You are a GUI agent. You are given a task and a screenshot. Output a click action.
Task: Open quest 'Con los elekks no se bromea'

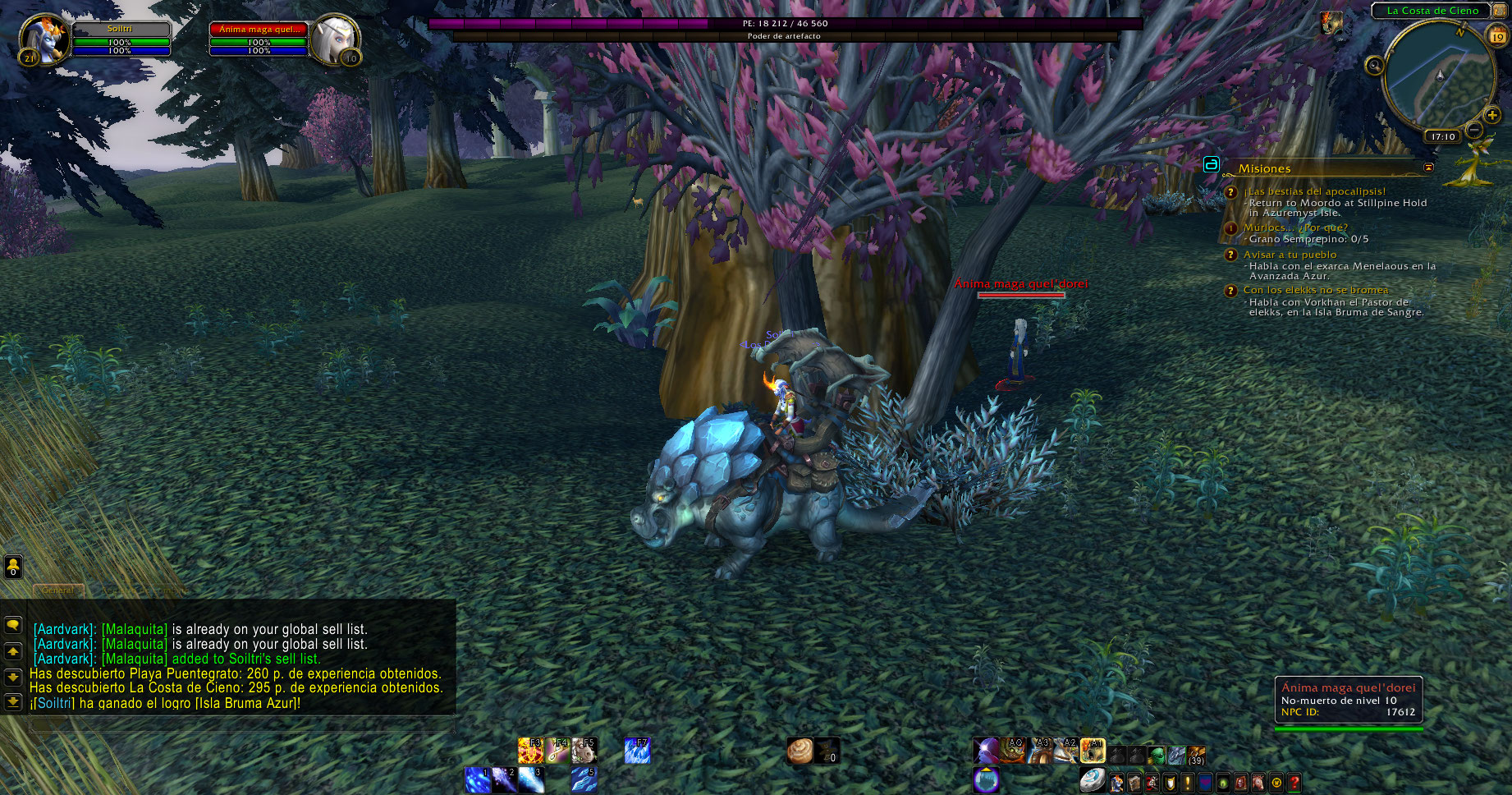[x=1315, y=290]
